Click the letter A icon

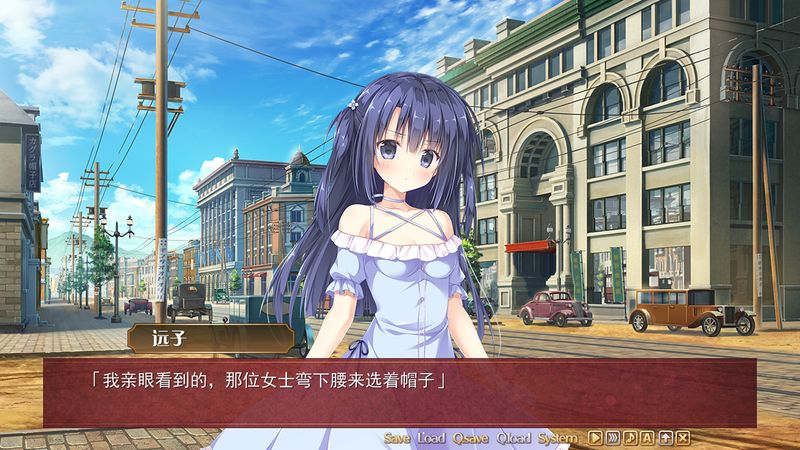(x=648, y=438)
